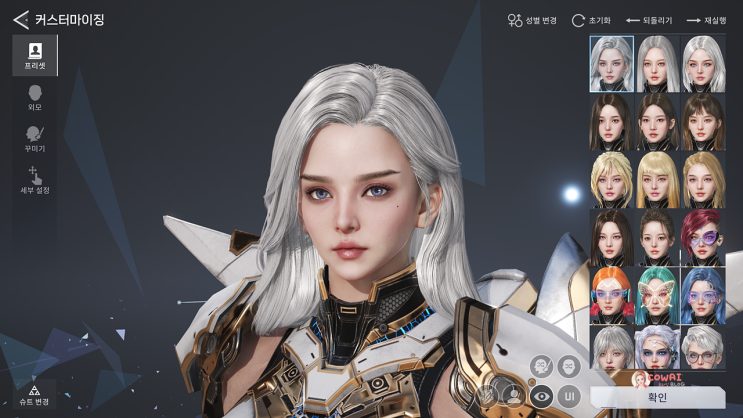Click 슈트 변경 to change suit
The image size is (743, 418).
(x=34, y=396)
